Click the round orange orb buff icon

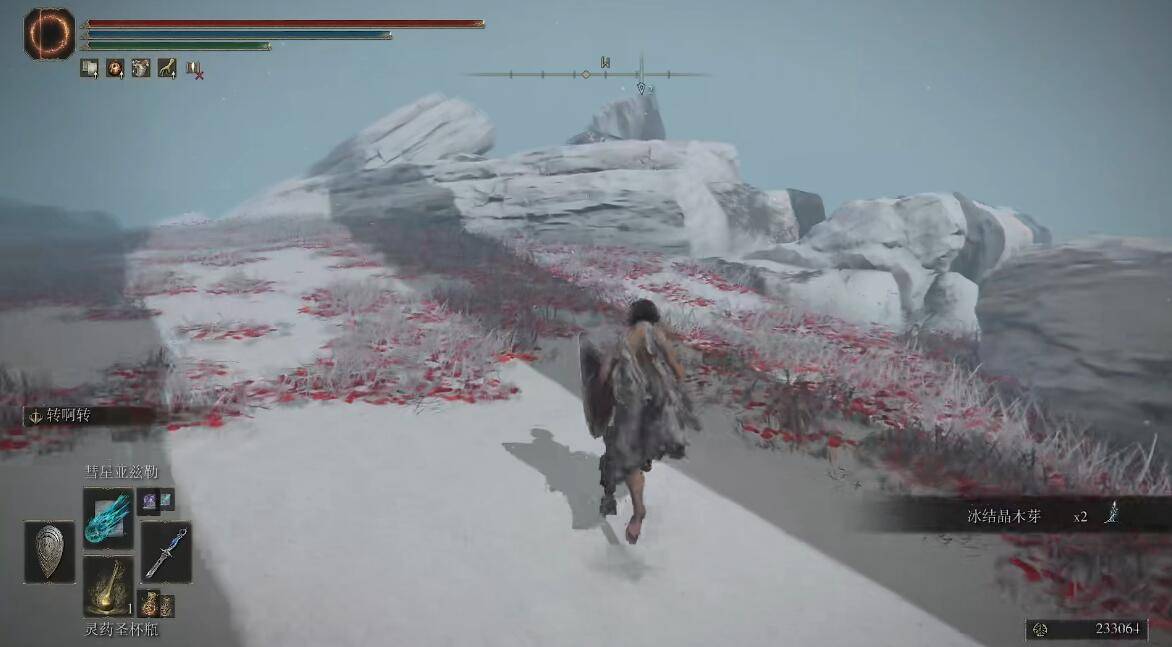[x=115, y=68]
